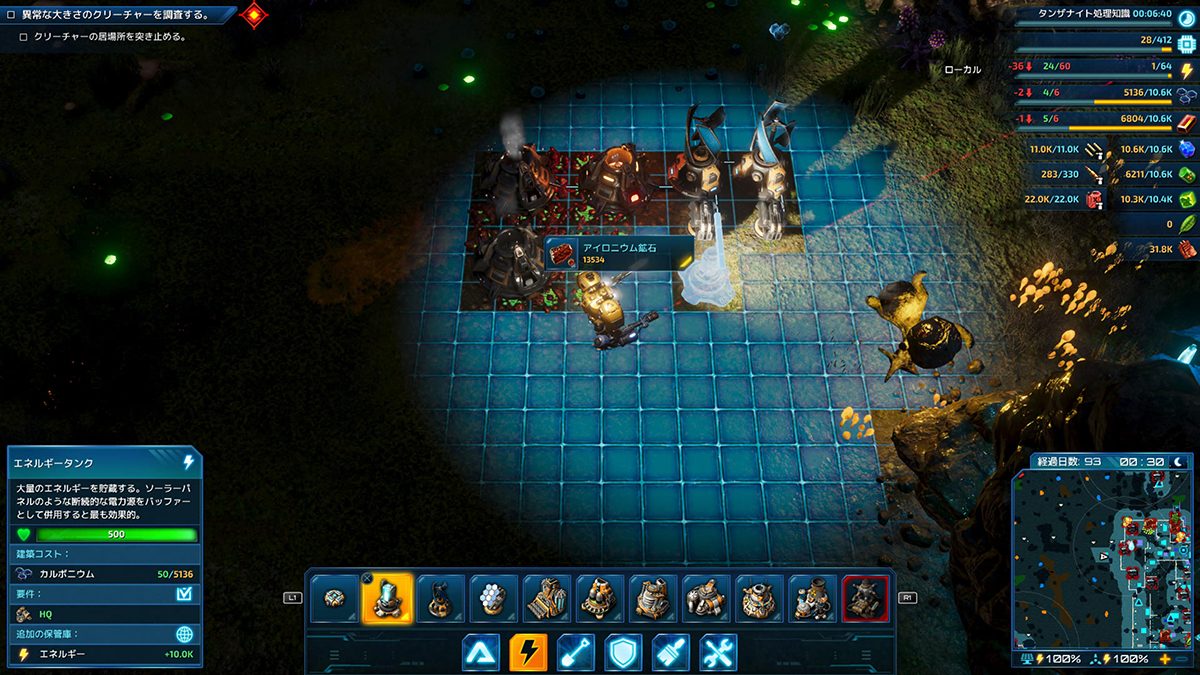Open the wrench and screwdriver tools category
Screen dimensions: 1200x675
719,653
